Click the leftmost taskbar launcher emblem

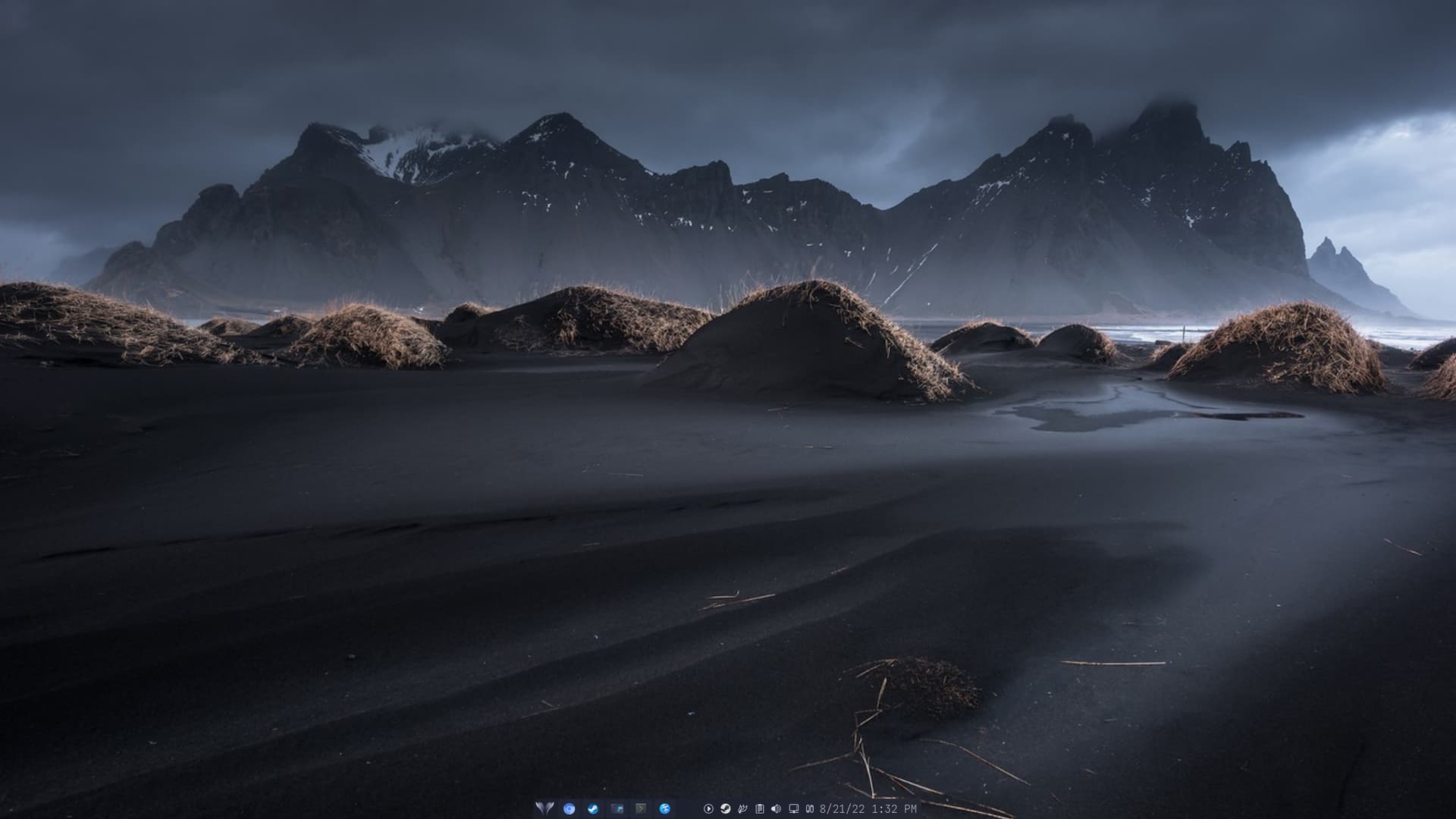pyautogui.click(x=544, y=808)
